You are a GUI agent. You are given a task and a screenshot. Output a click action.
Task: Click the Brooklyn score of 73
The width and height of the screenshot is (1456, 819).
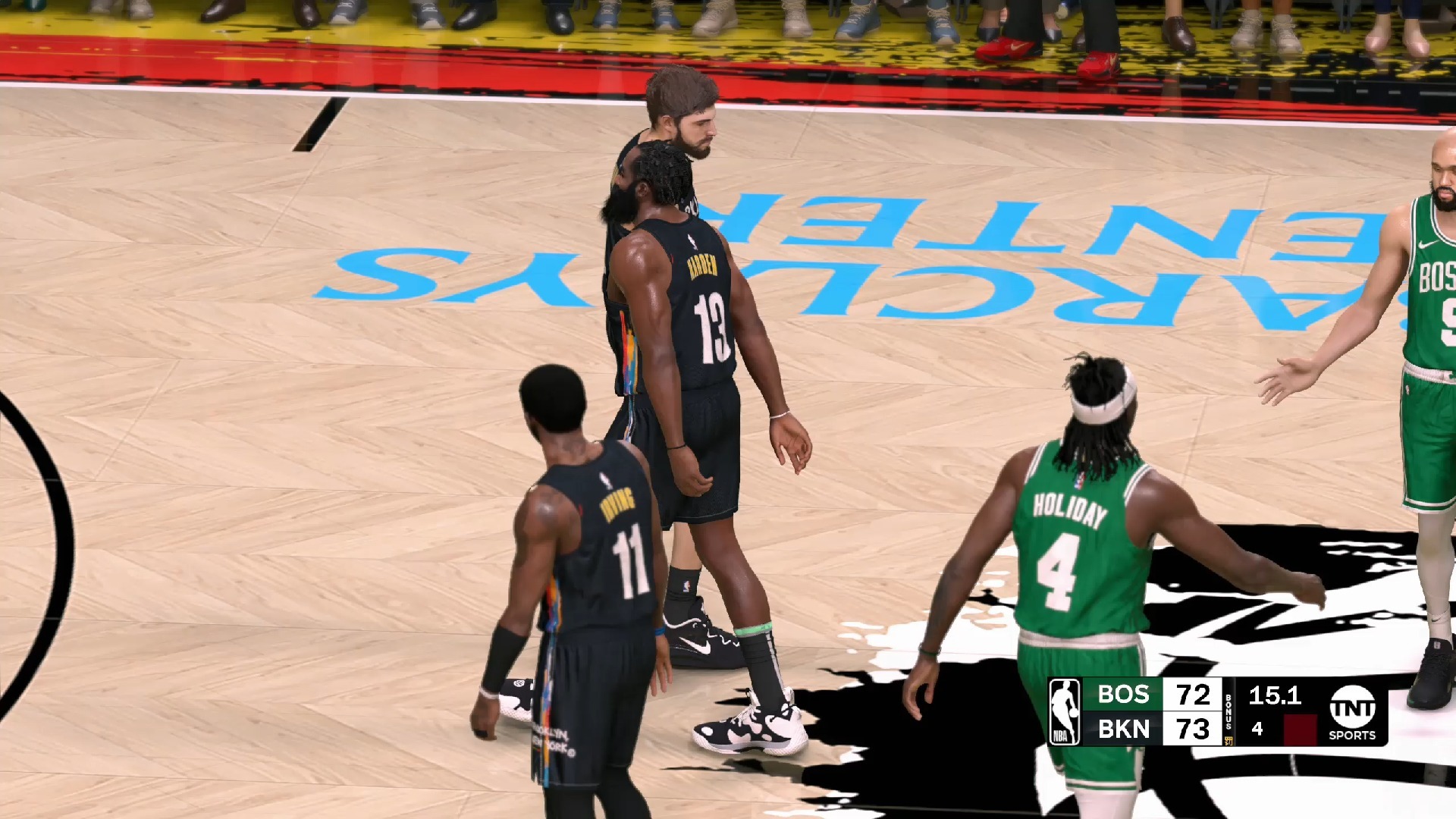1192,730
